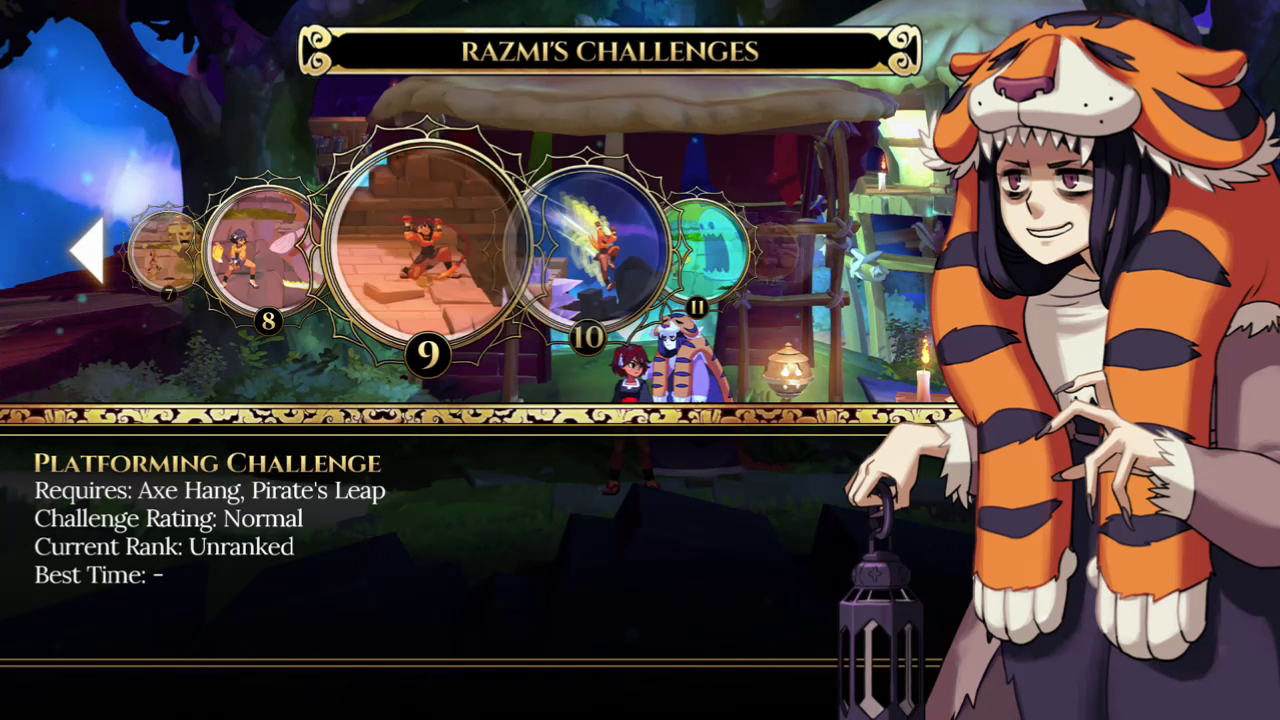
Task: Pick challenge 11 with the green ghost
Action: (708, 251)
